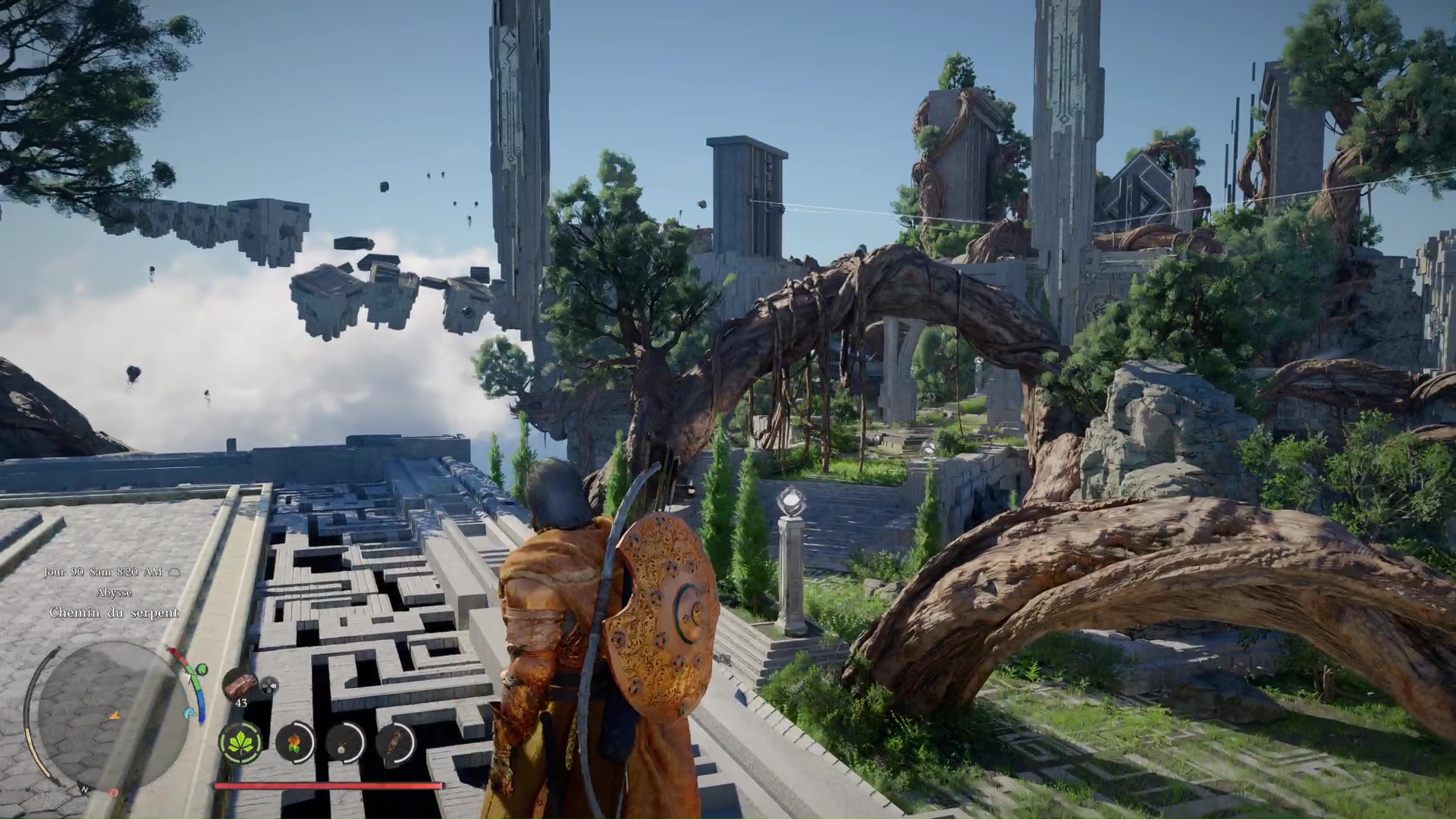
Task: Select the raw meat item slot
Action: pos(240,684)
